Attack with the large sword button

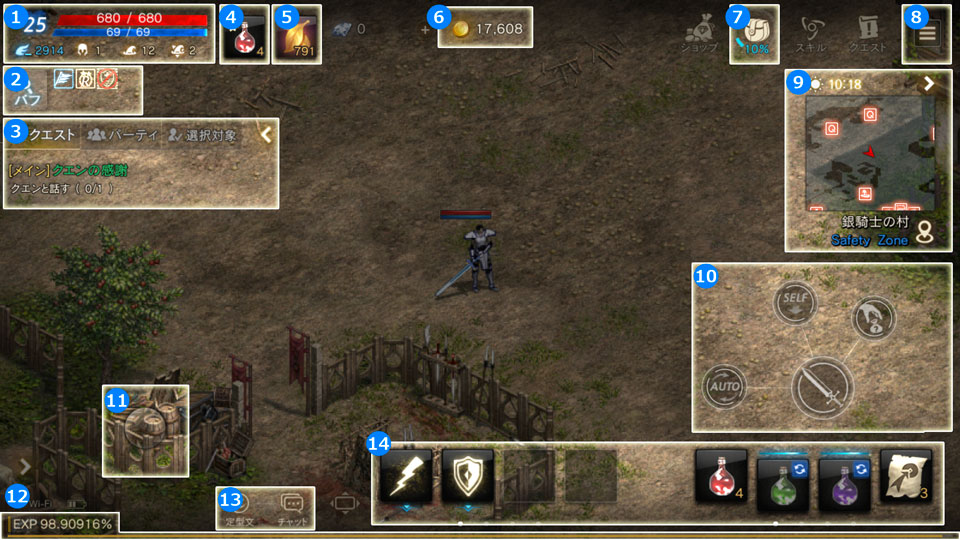(x=822, y=388)
